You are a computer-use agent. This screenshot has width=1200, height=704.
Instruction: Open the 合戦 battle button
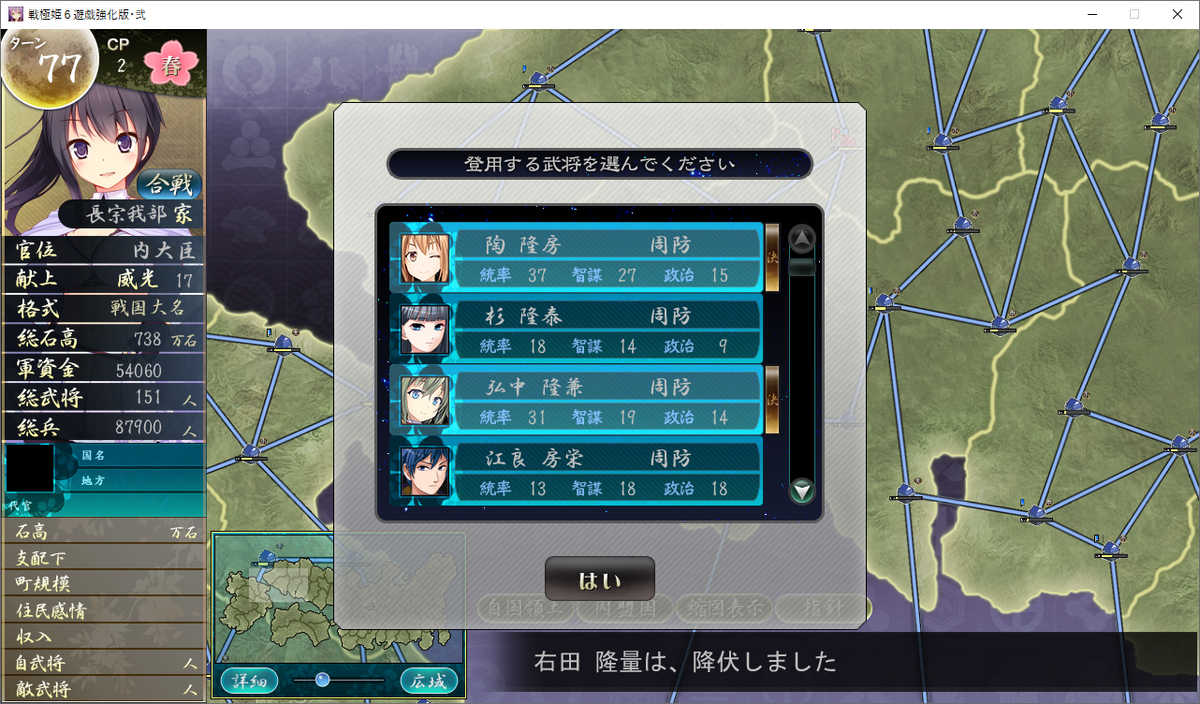tap(169, 184)
